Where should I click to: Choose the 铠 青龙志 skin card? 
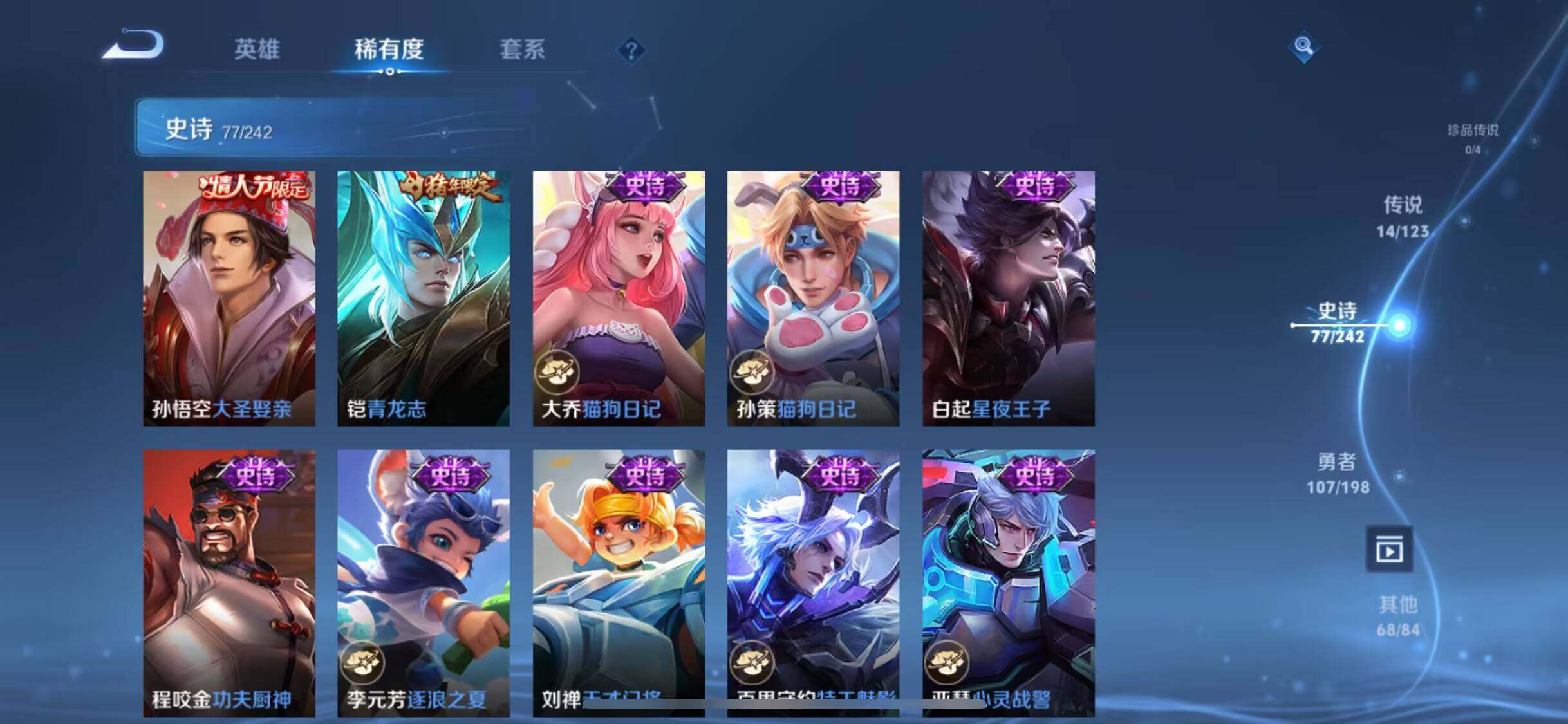424,298
